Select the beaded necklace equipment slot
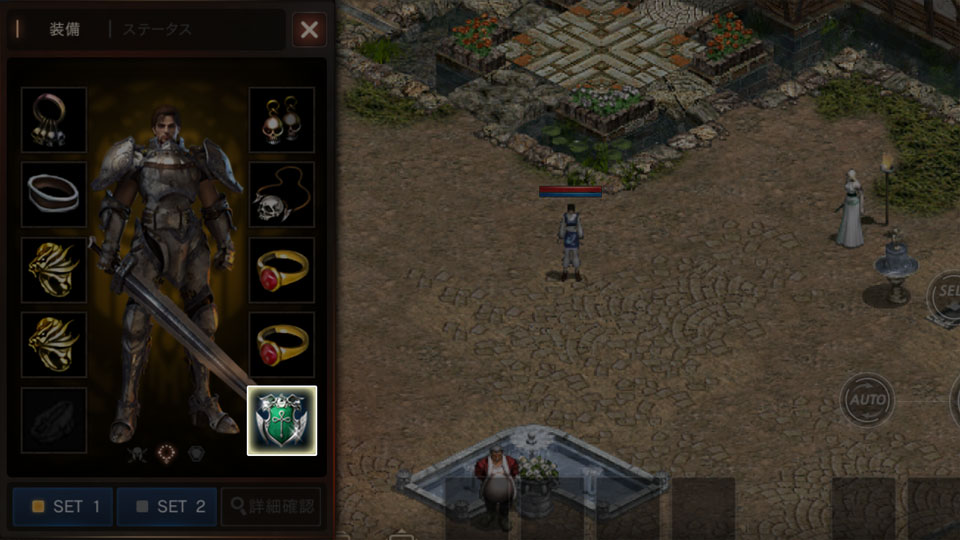Screen dimensions: 960x540 [x=54, y=120]
